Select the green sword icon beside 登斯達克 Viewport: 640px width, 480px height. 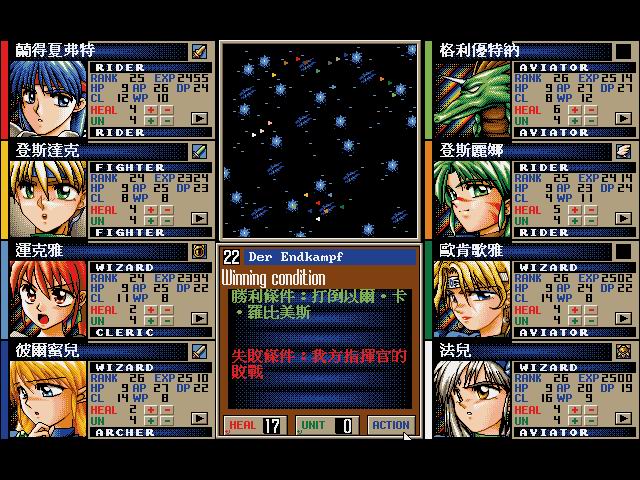tap(200, 150)
